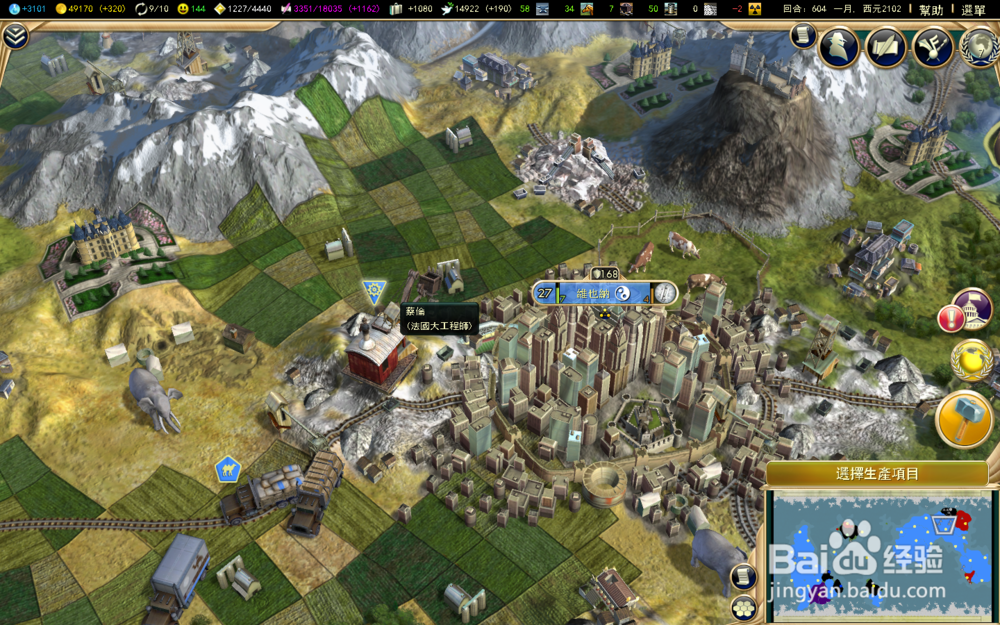Toggle the hex grid map options button
Screen dimensions: 1000x625
point(742,607)
